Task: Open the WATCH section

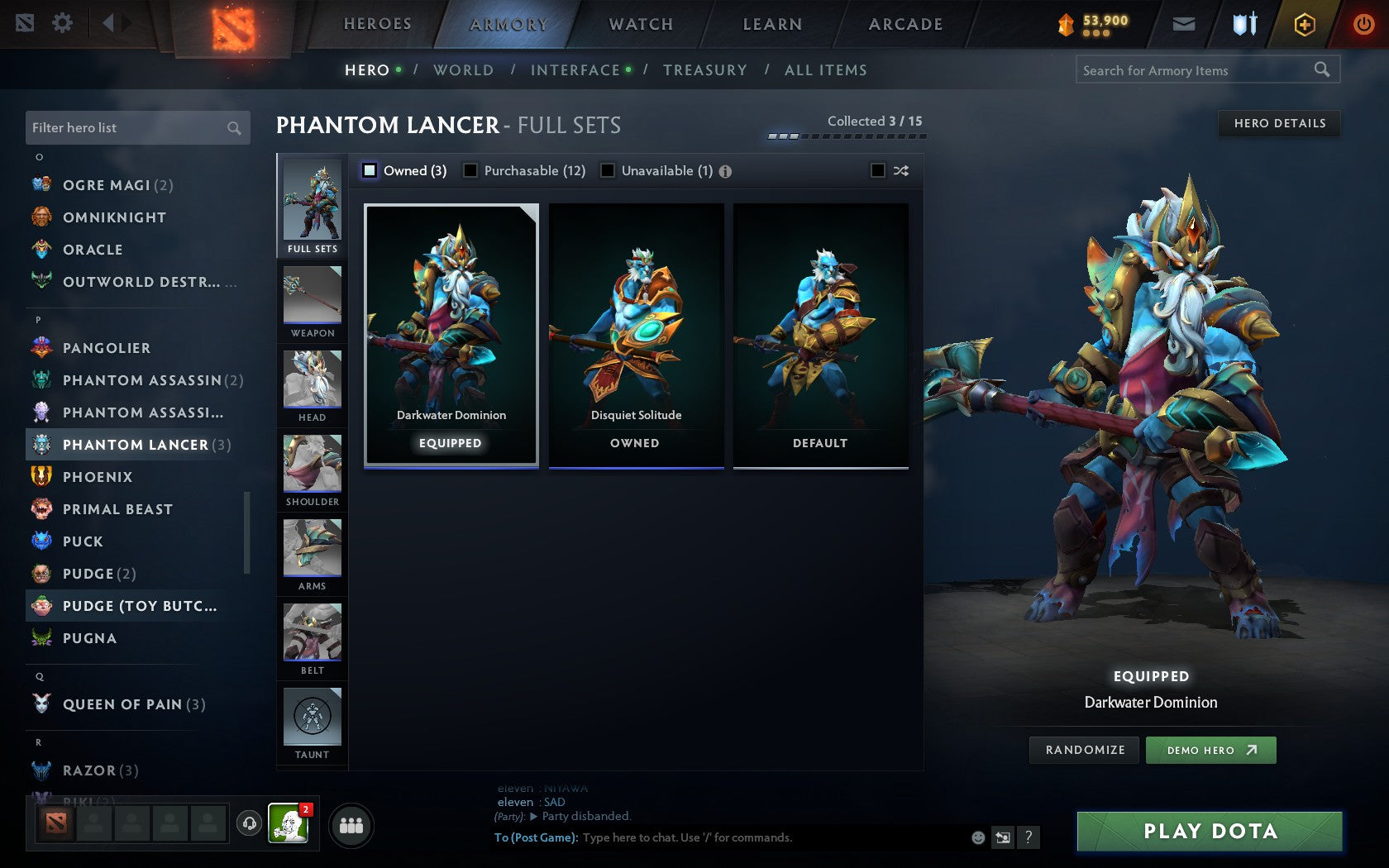Action: [x=640, y=24]
